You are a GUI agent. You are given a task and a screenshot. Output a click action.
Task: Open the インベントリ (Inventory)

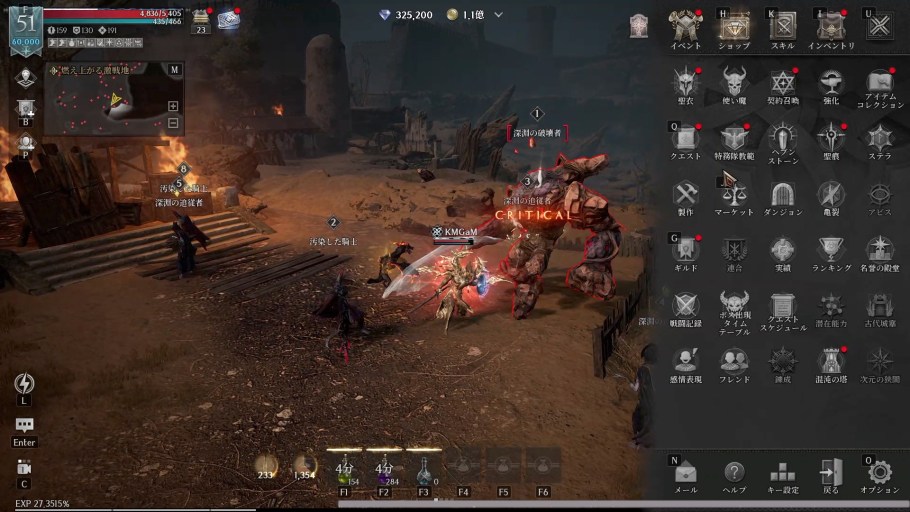(x=831, y=26)
